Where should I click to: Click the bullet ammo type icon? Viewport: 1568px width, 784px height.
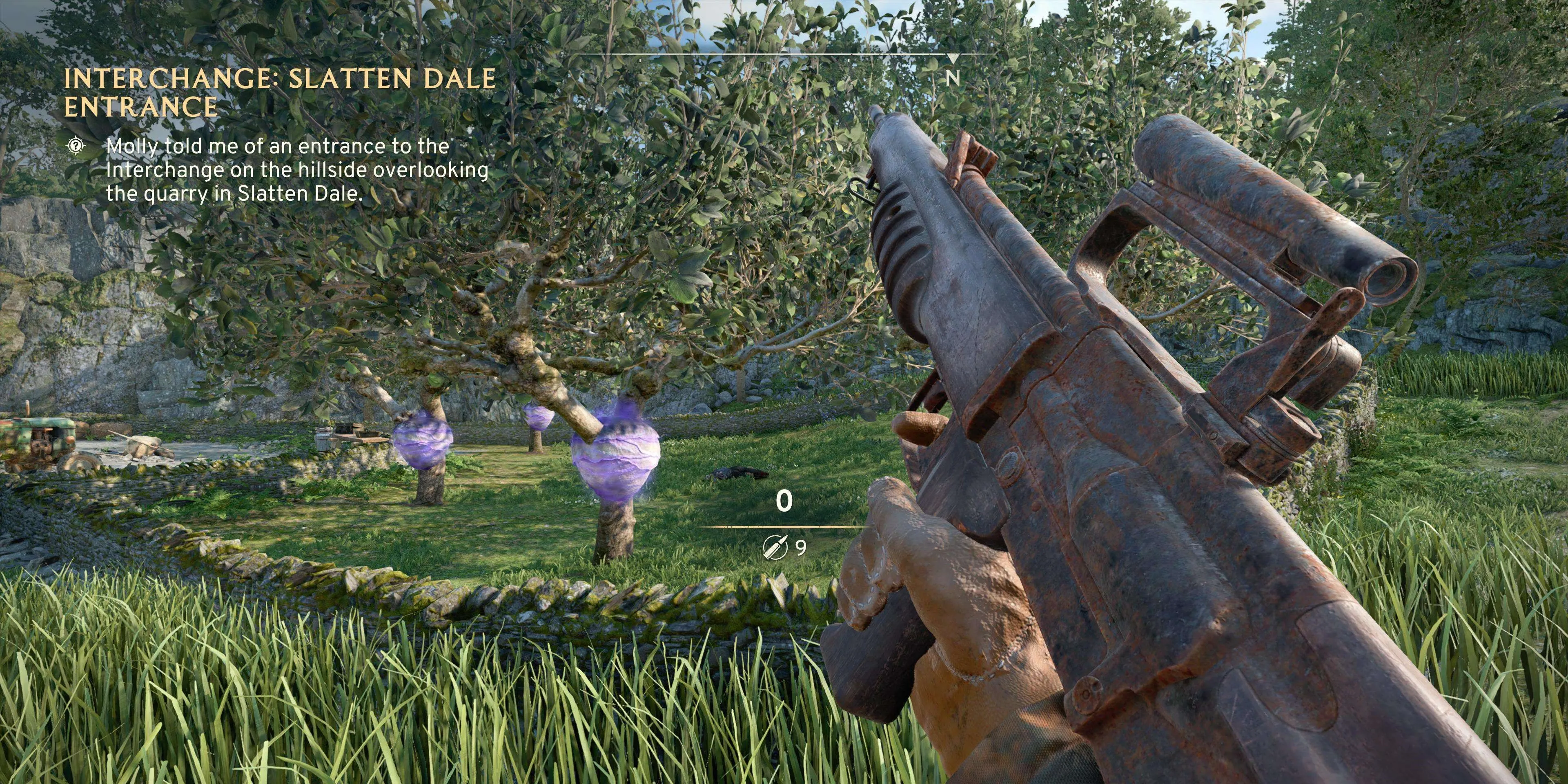point(775,547)
